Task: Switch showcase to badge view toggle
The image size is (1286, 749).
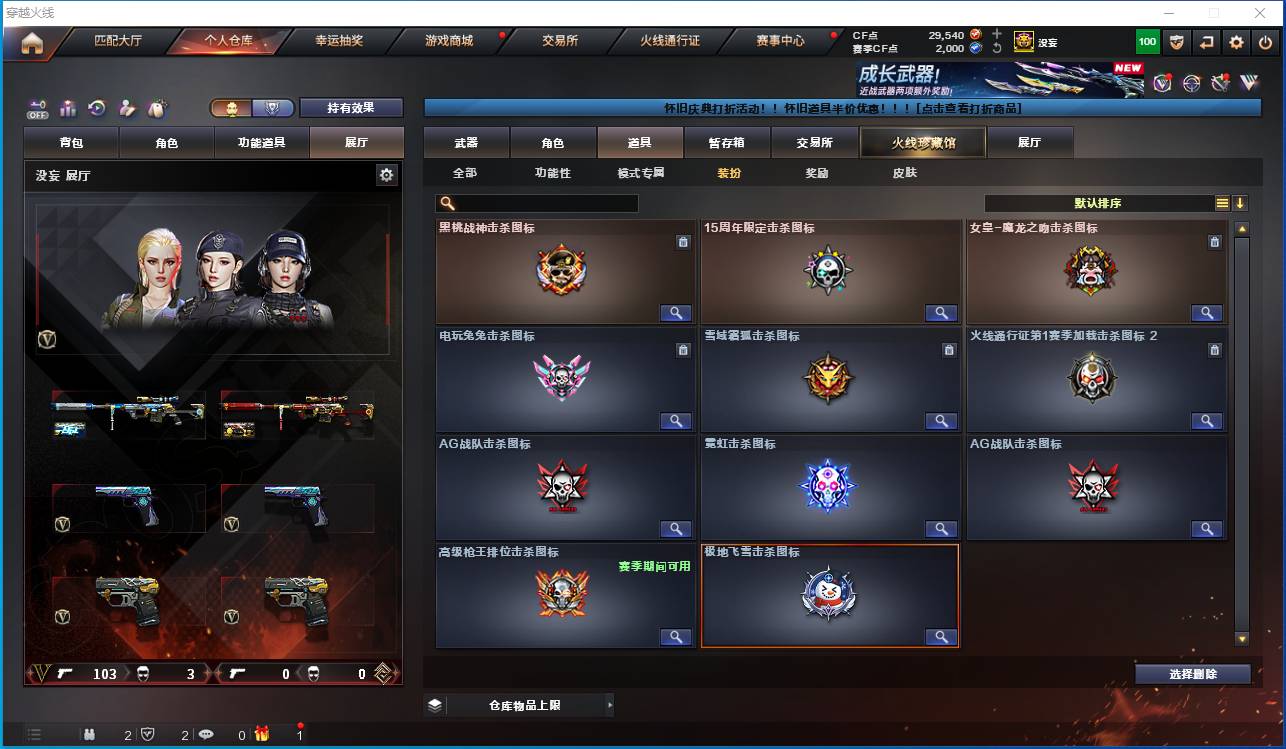Action: 270,108
